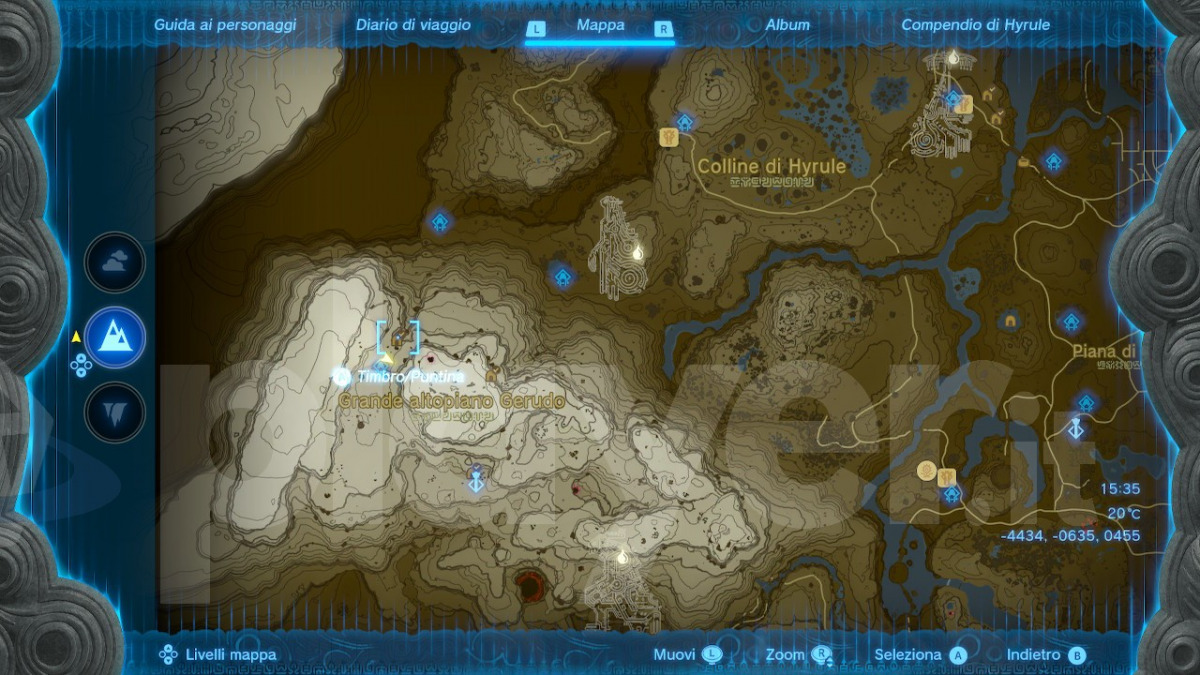Click the shrine marker above Piana di
This screenshot has width=1200, height=675.
click(x=1071, y=321)
